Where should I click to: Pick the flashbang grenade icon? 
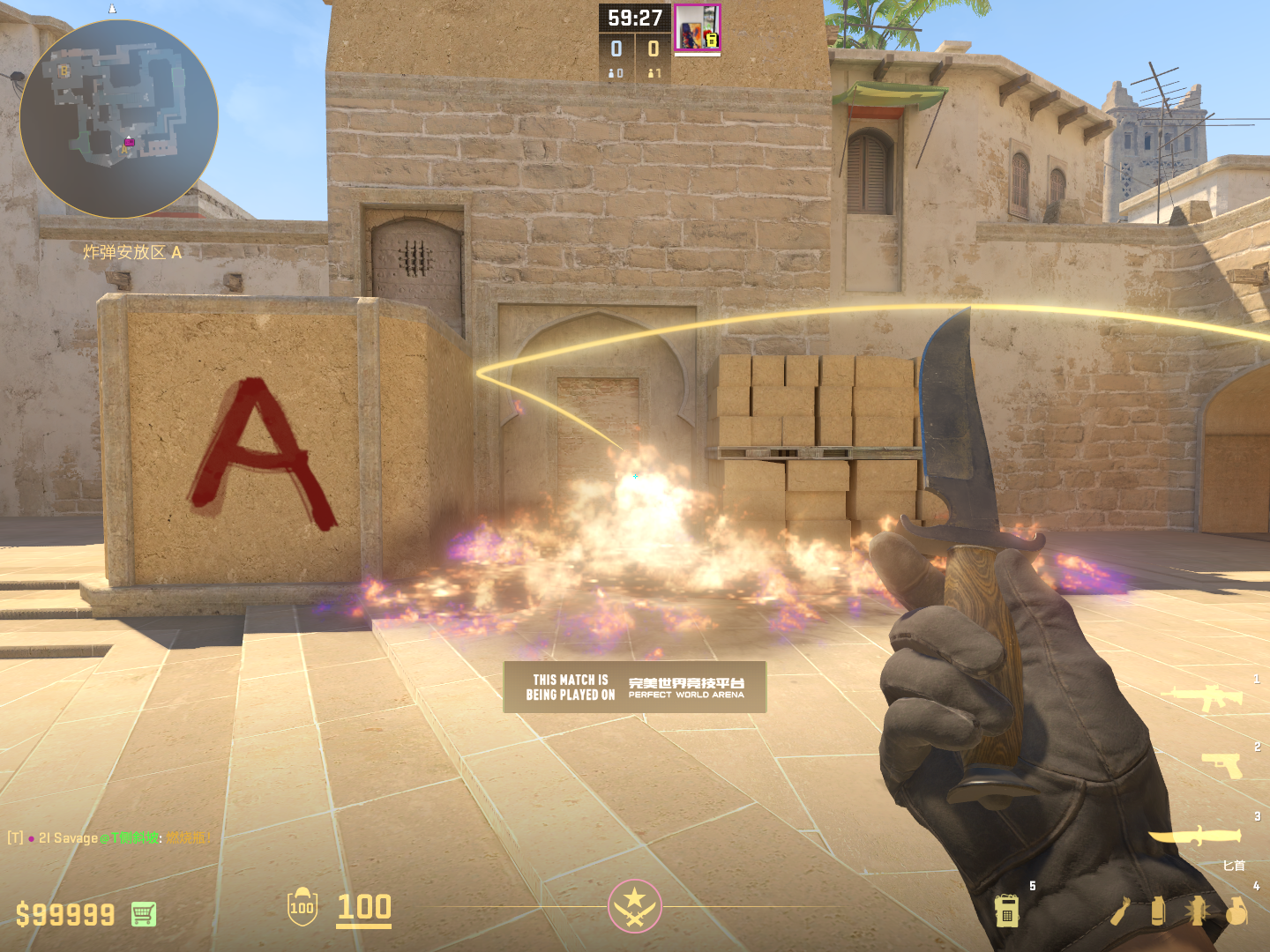tap(1197, 911)
